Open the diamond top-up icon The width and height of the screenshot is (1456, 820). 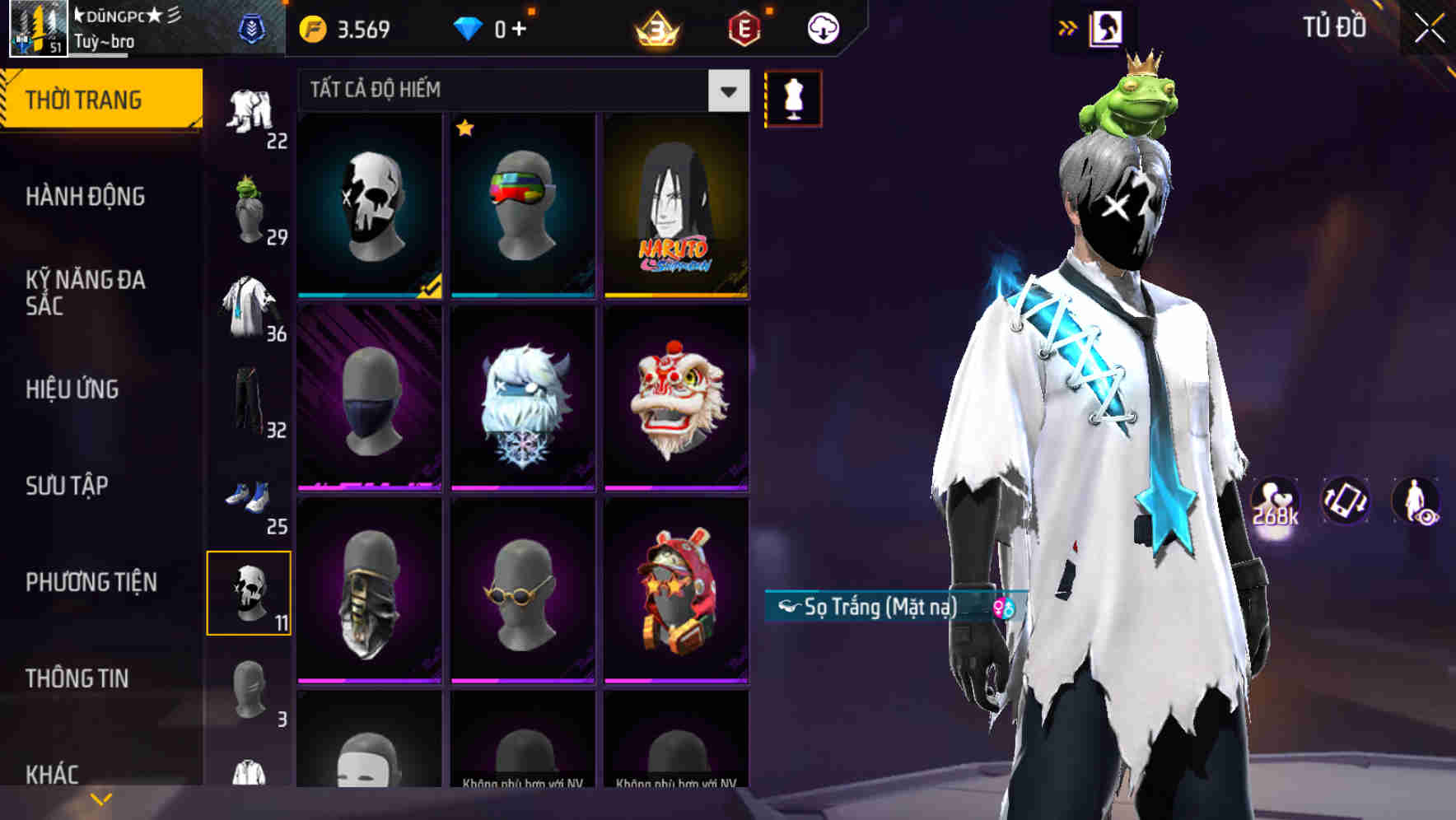pyautogui.click(x=466, y=26)
